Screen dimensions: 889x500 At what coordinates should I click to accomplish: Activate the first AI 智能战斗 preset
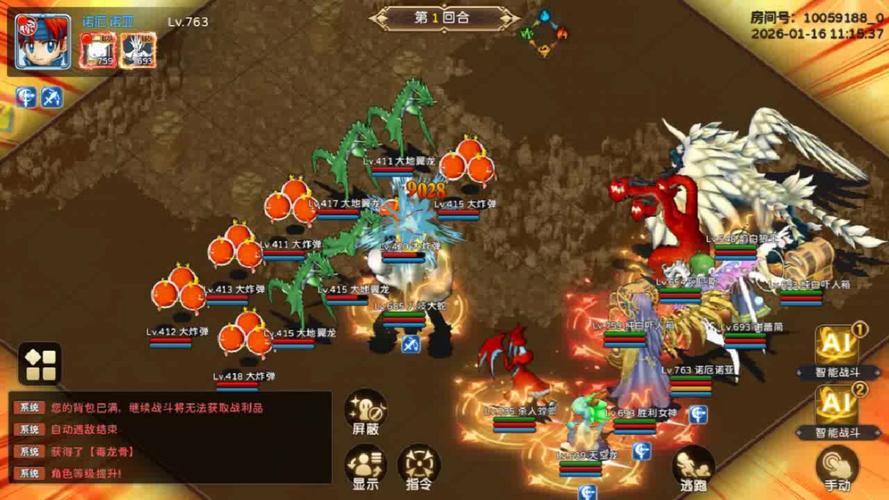838,352
